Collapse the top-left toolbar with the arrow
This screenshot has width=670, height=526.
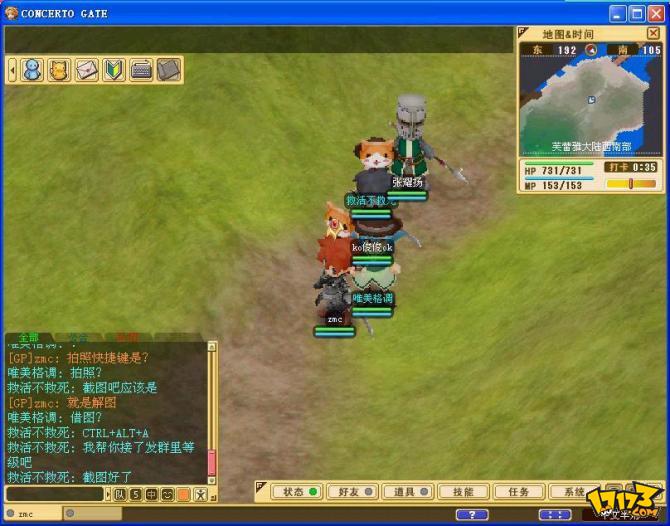[x=12, y=70]
